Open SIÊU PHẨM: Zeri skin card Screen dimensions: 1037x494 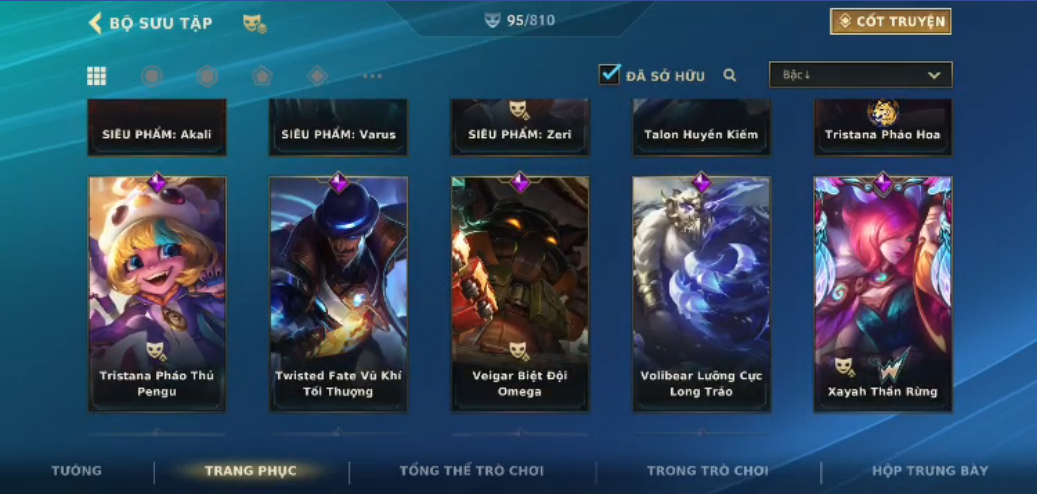pyautogui.click(x=520, y=128)
